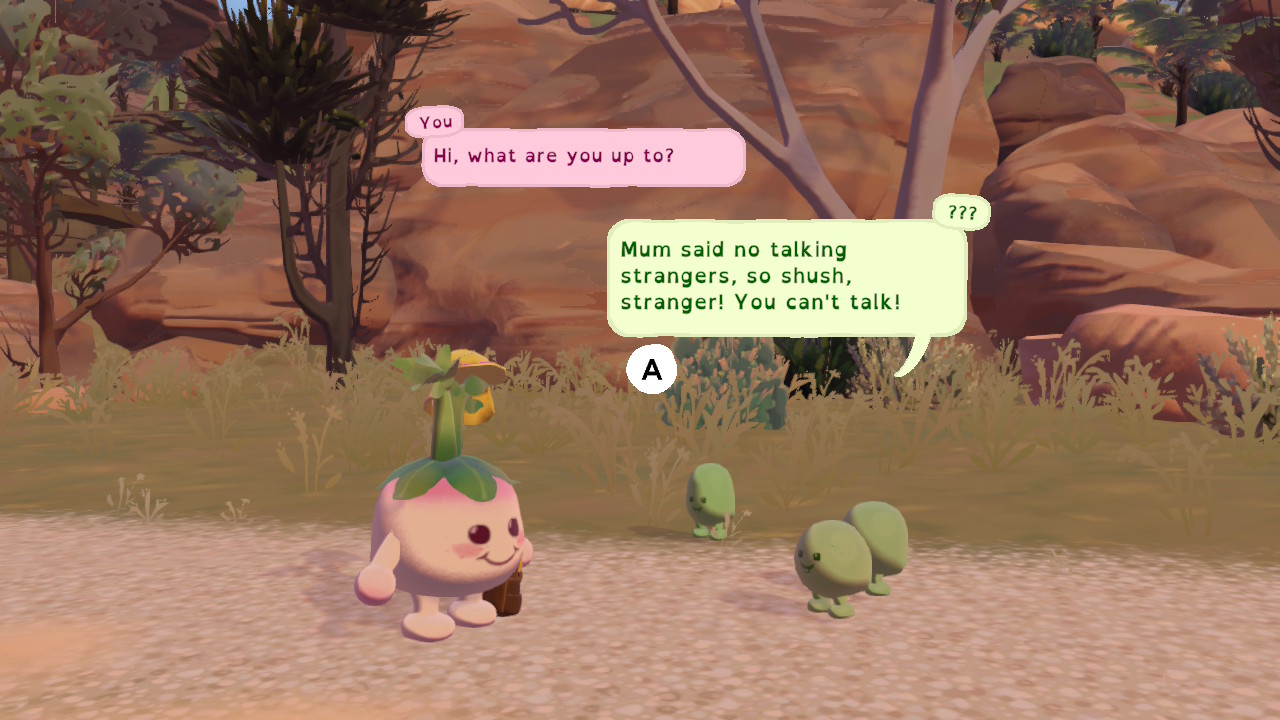This screenshot has width=1280, height=720.
Task: Click the '???' speaker name bubble
Action: click(959, 212)
